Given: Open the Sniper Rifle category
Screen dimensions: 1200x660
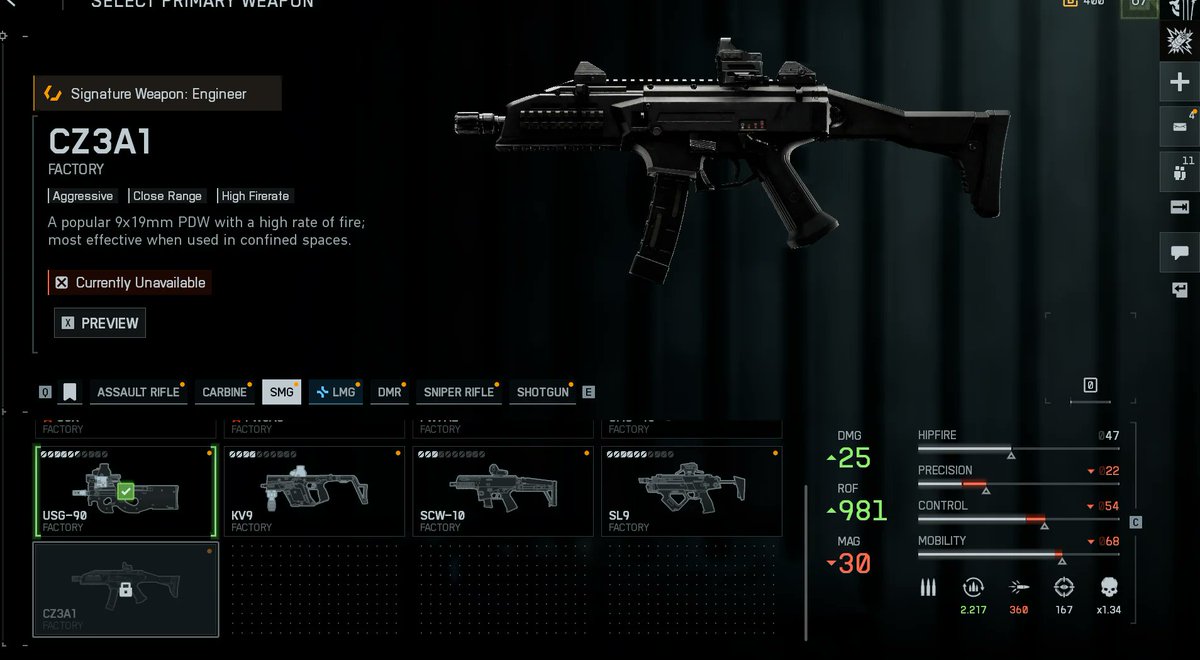Looking at the screenshot, I should point(459,392).
